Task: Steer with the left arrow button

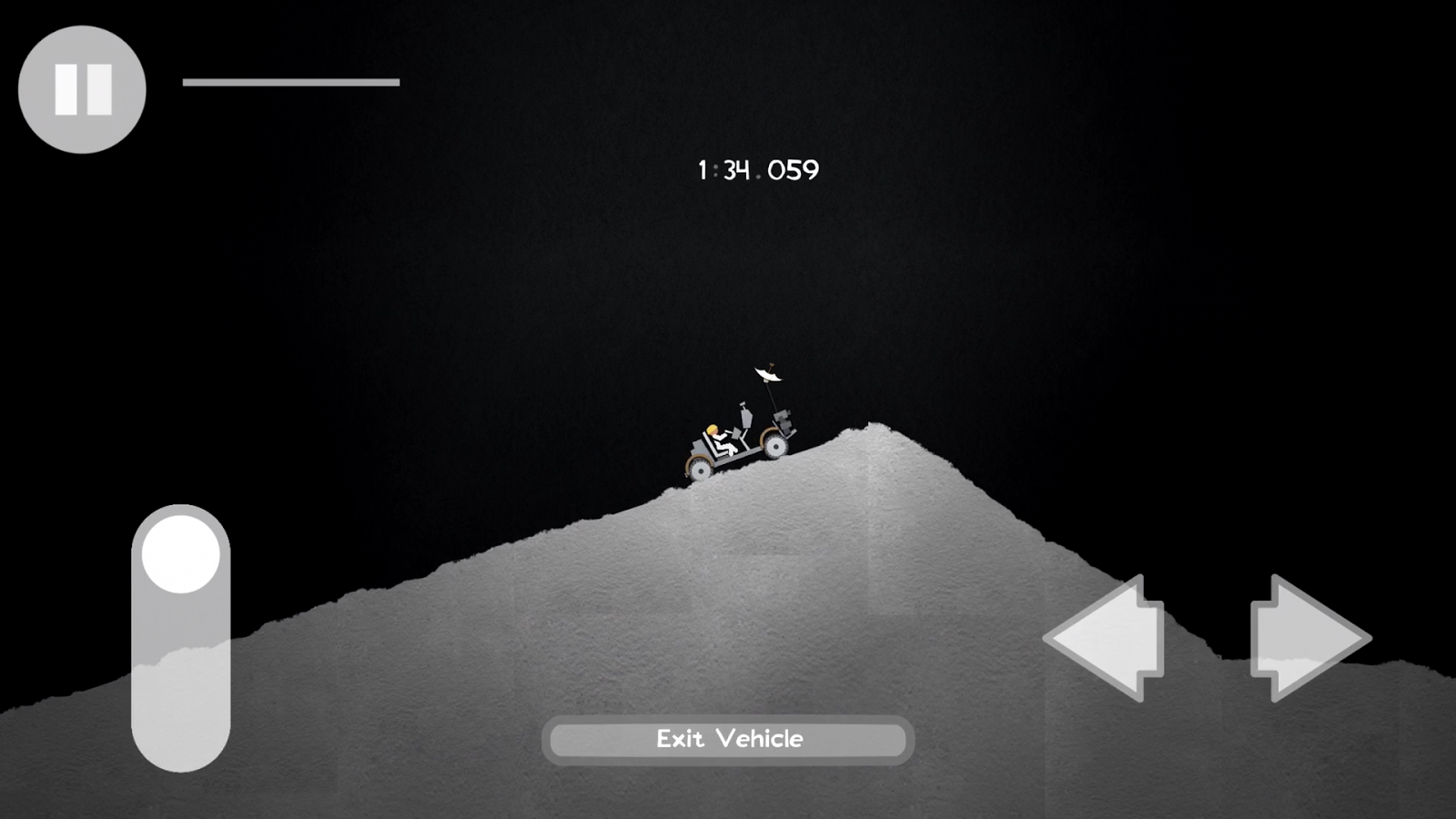Action: tap(1107, 638)
